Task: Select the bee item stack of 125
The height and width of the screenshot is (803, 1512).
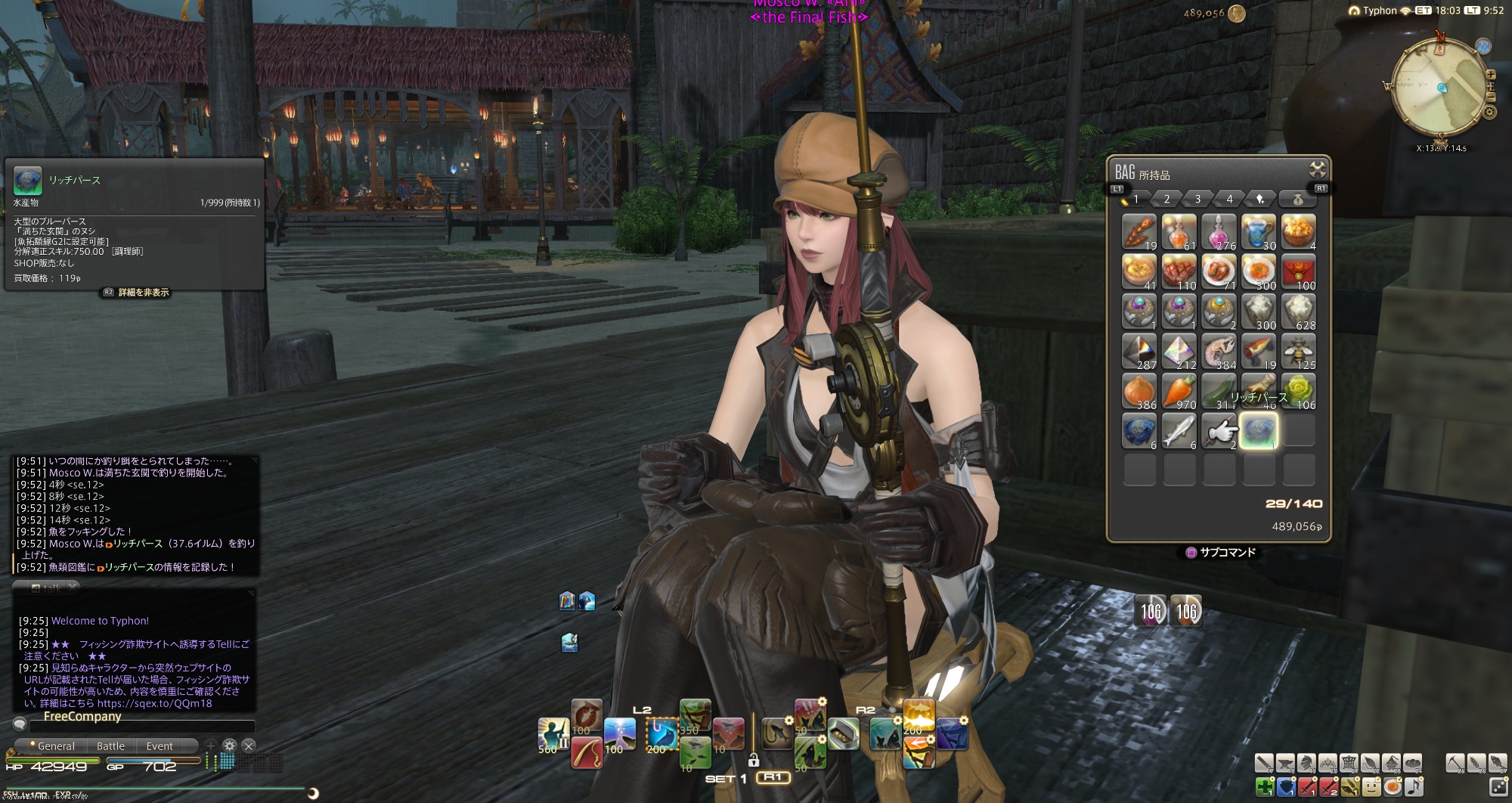Action: point(1298,351)
